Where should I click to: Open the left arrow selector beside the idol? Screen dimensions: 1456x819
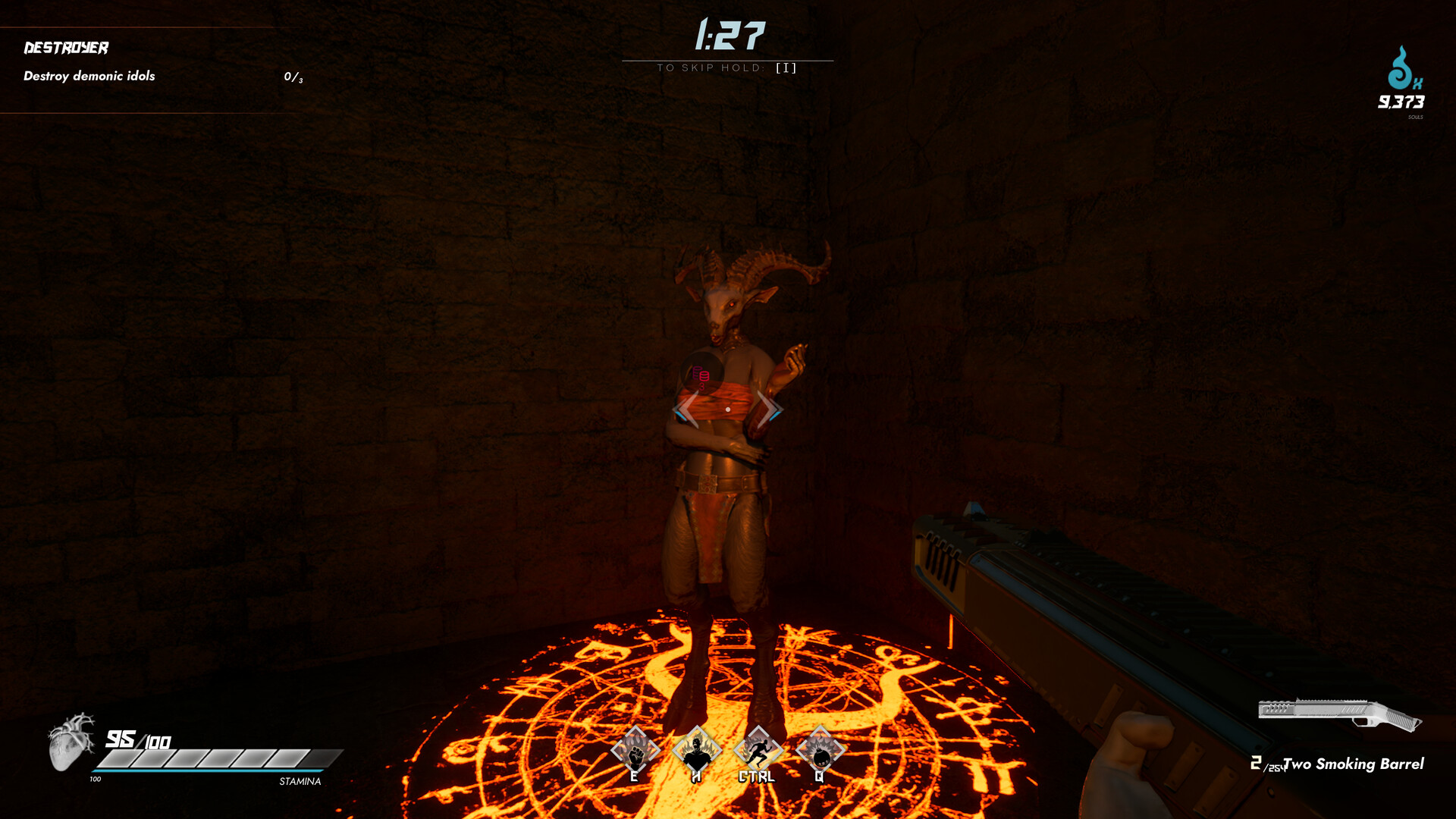pyautogui.click(x=685, y=409)
